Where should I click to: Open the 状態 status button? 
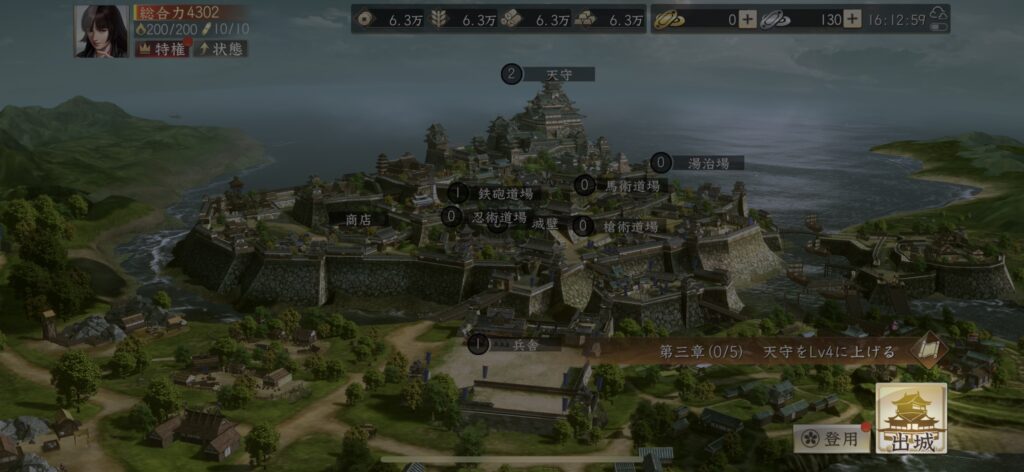(221, 49)
